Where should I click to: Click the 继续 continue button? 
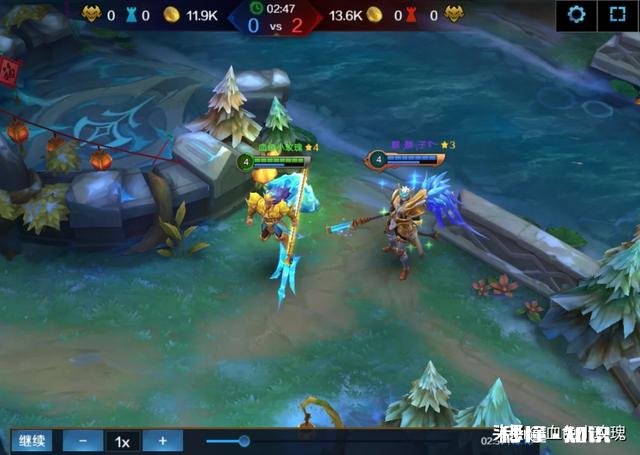[31, 441]
